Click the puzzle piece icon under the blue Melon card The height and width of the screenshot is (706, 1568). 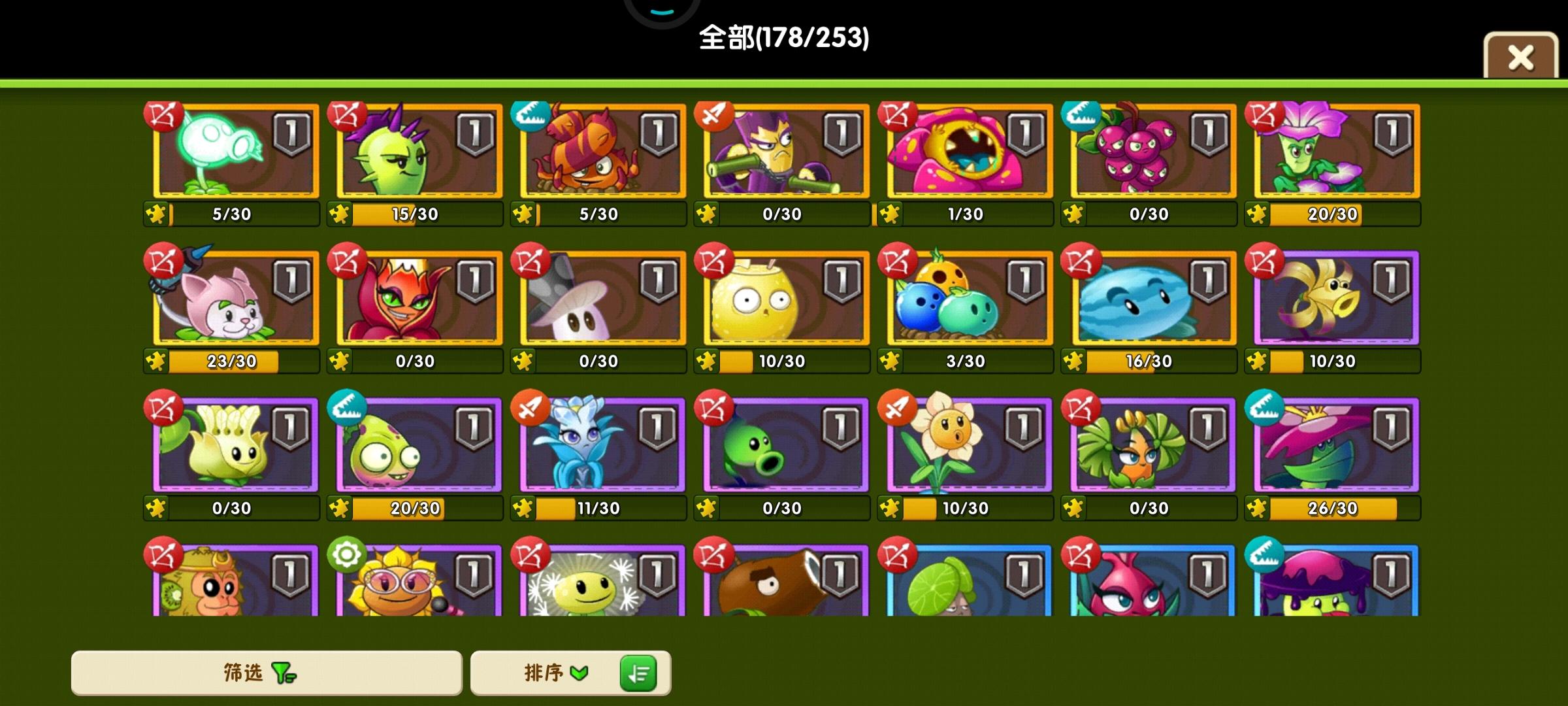point(1075,360)
